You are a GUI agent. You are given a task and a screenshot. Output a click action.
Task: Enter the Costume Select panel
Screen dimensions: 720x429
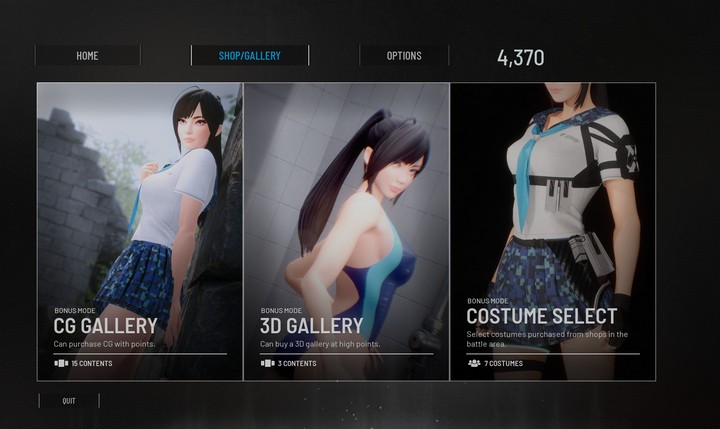[x=553, y=230]
